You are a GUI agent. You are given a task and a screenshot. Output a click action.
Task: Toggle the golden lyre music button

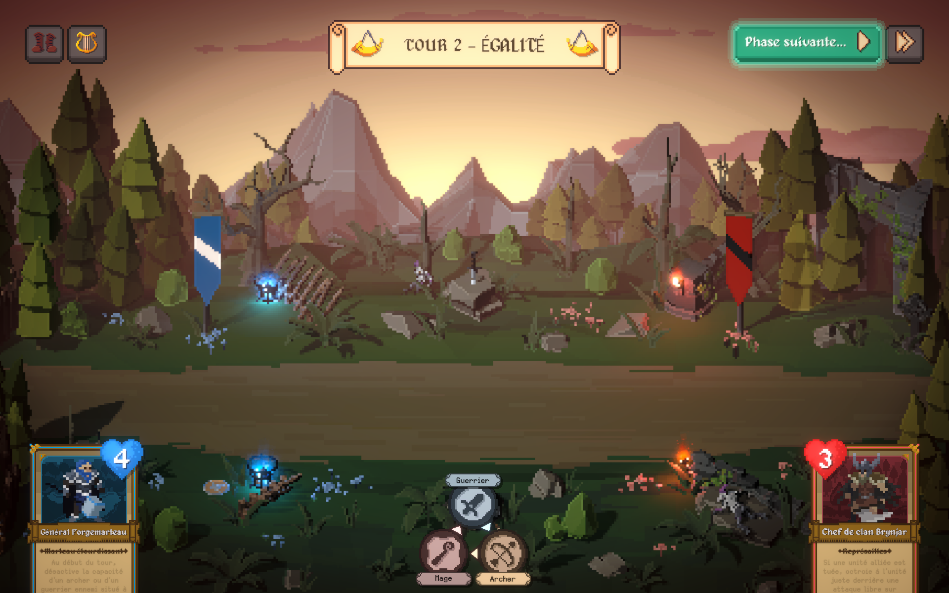click(x=87, y=43)
